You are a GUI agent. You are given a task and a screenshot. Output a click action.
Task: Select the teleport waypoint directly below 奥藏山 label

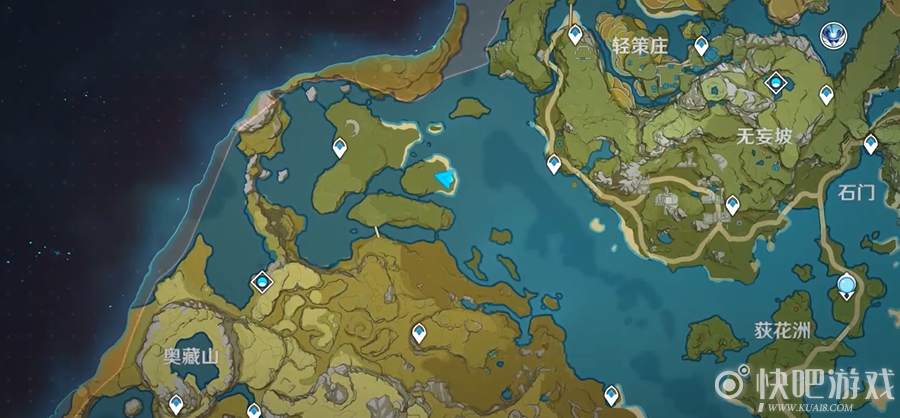(176, 403)
